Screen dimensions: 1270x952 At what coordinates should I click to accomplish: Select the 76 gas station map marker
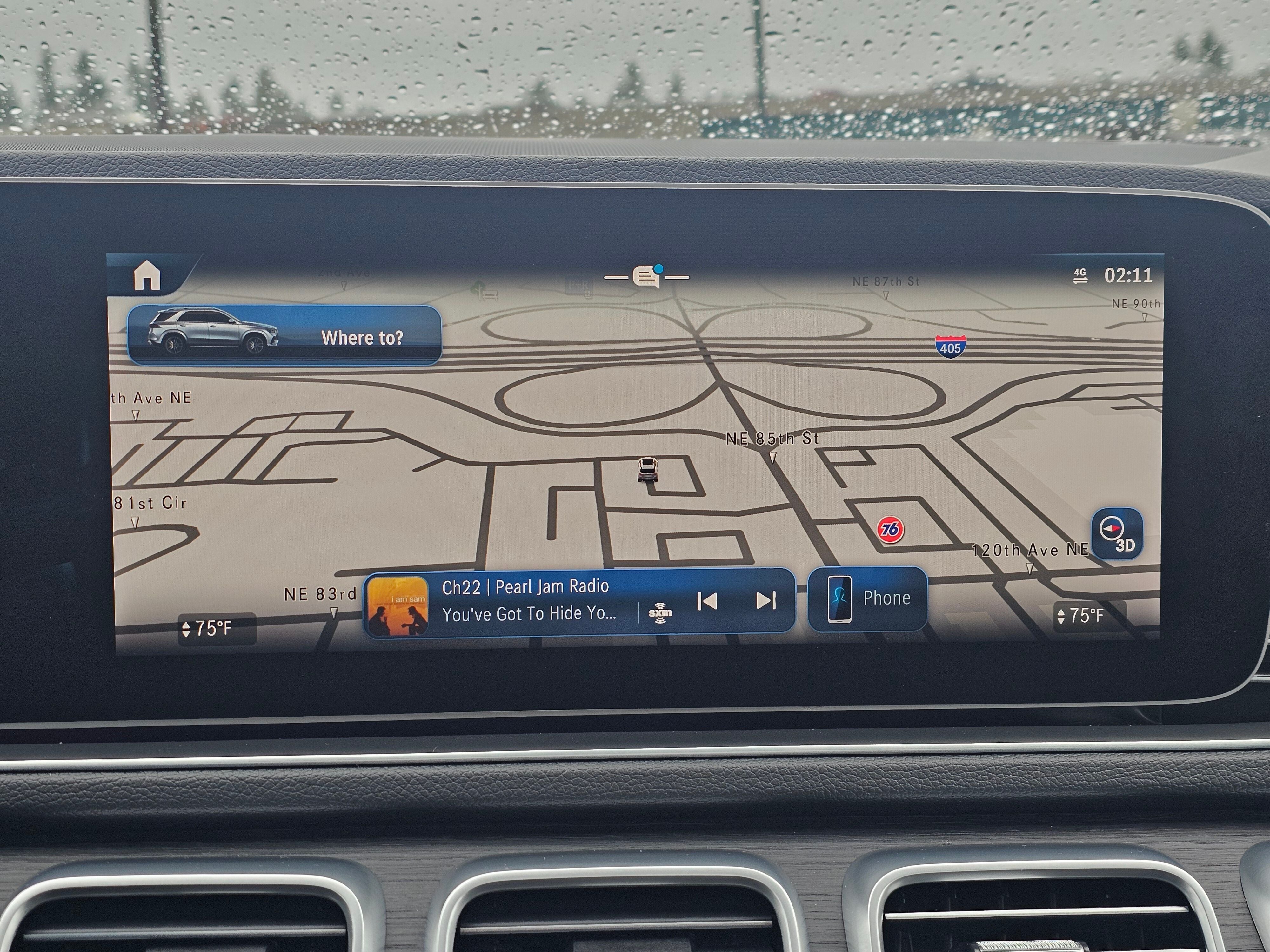coord(891,528)
